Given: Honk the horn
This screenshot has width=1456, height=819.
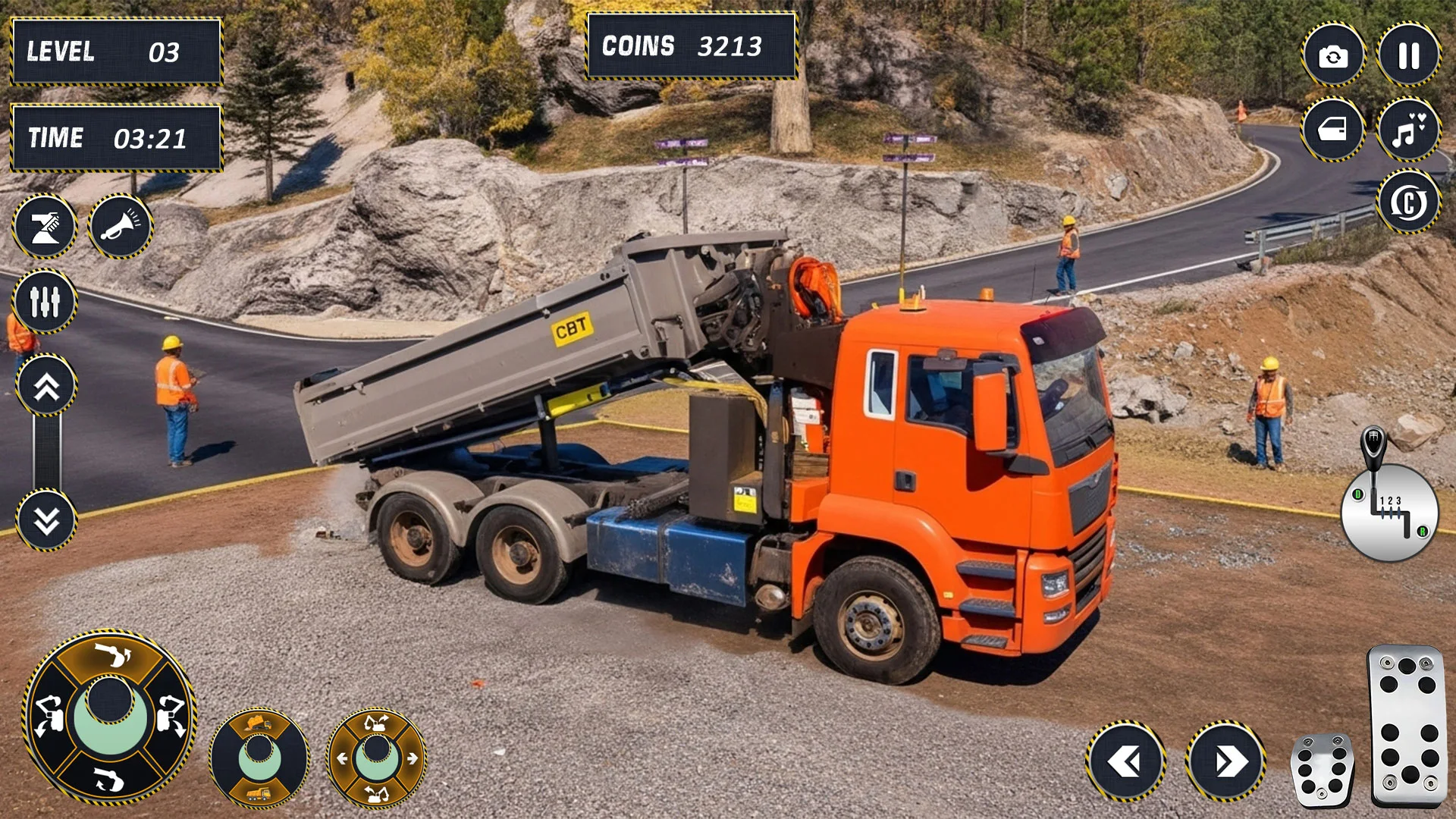Looking at the screenshot, I should pos(121,226).
